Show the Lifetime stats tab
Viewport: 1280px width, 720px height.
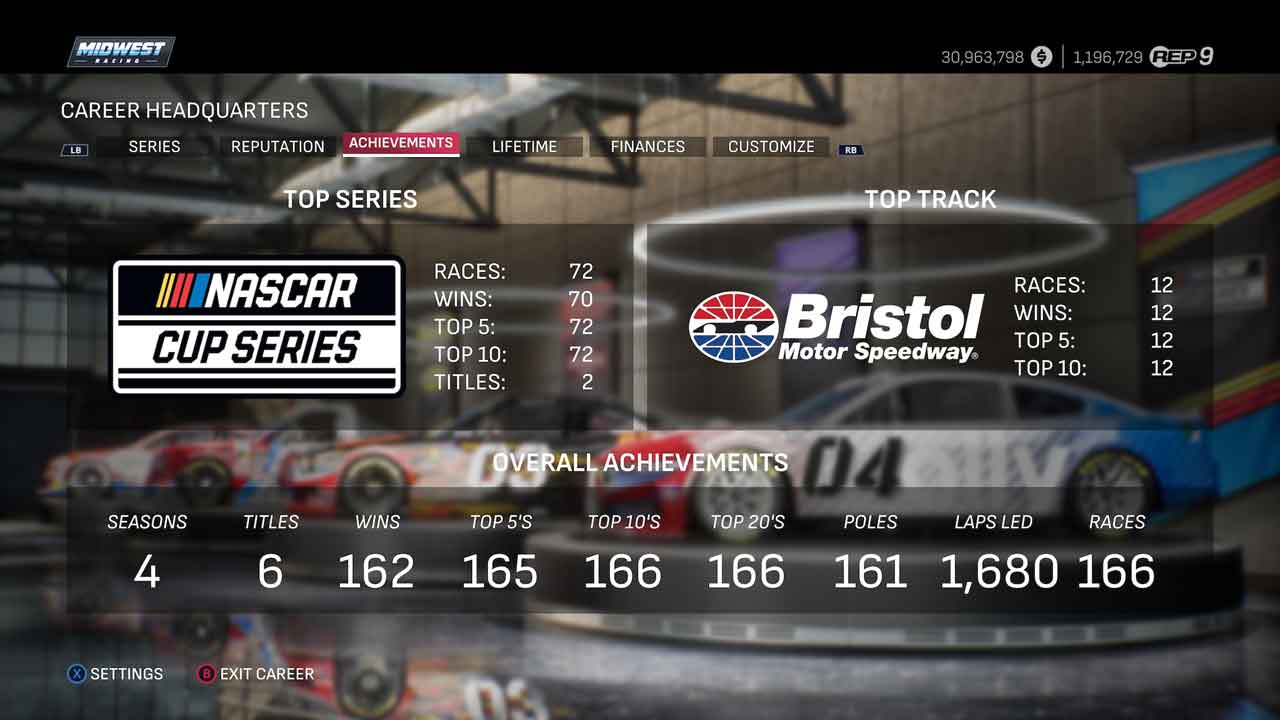tap(524, 146)
